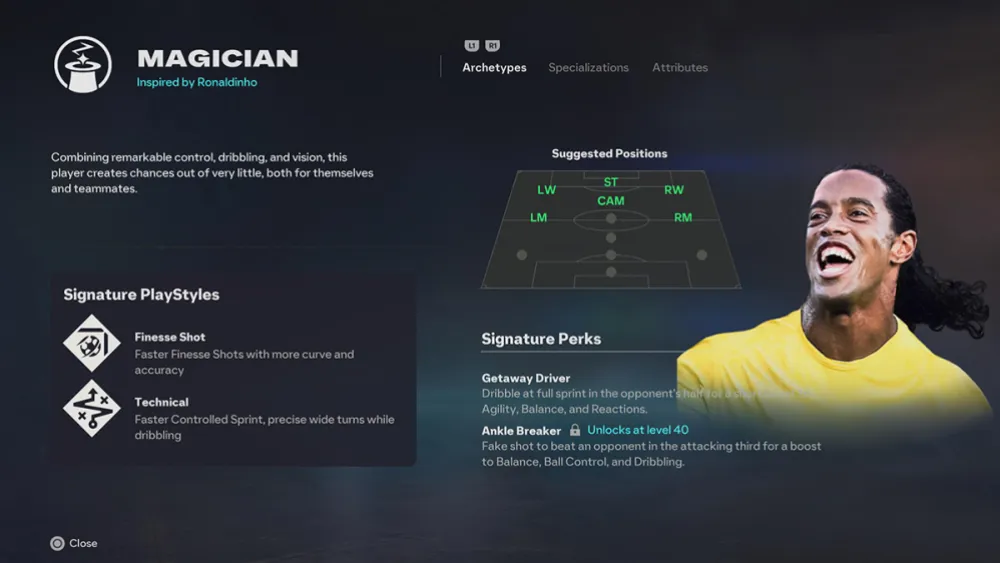Close the archetype details screen
The height and width of the screenshot is (563, 1000).
coord(74,543)
